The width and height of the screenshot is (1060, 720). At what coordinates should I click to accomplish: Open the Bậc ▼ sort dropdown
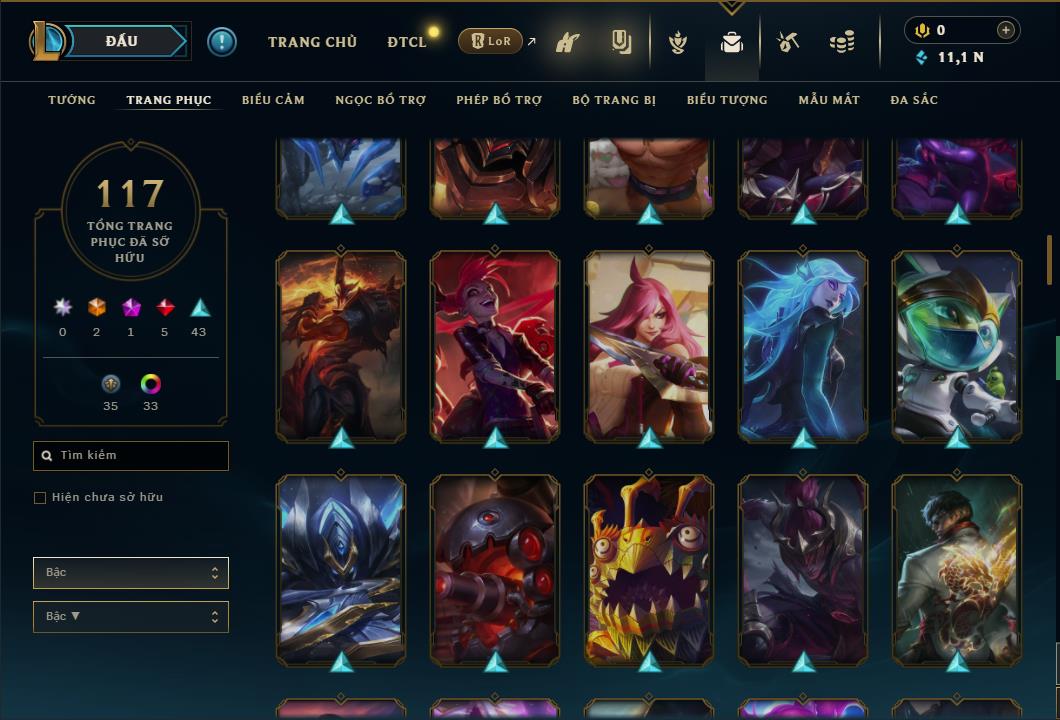point(131,617)
